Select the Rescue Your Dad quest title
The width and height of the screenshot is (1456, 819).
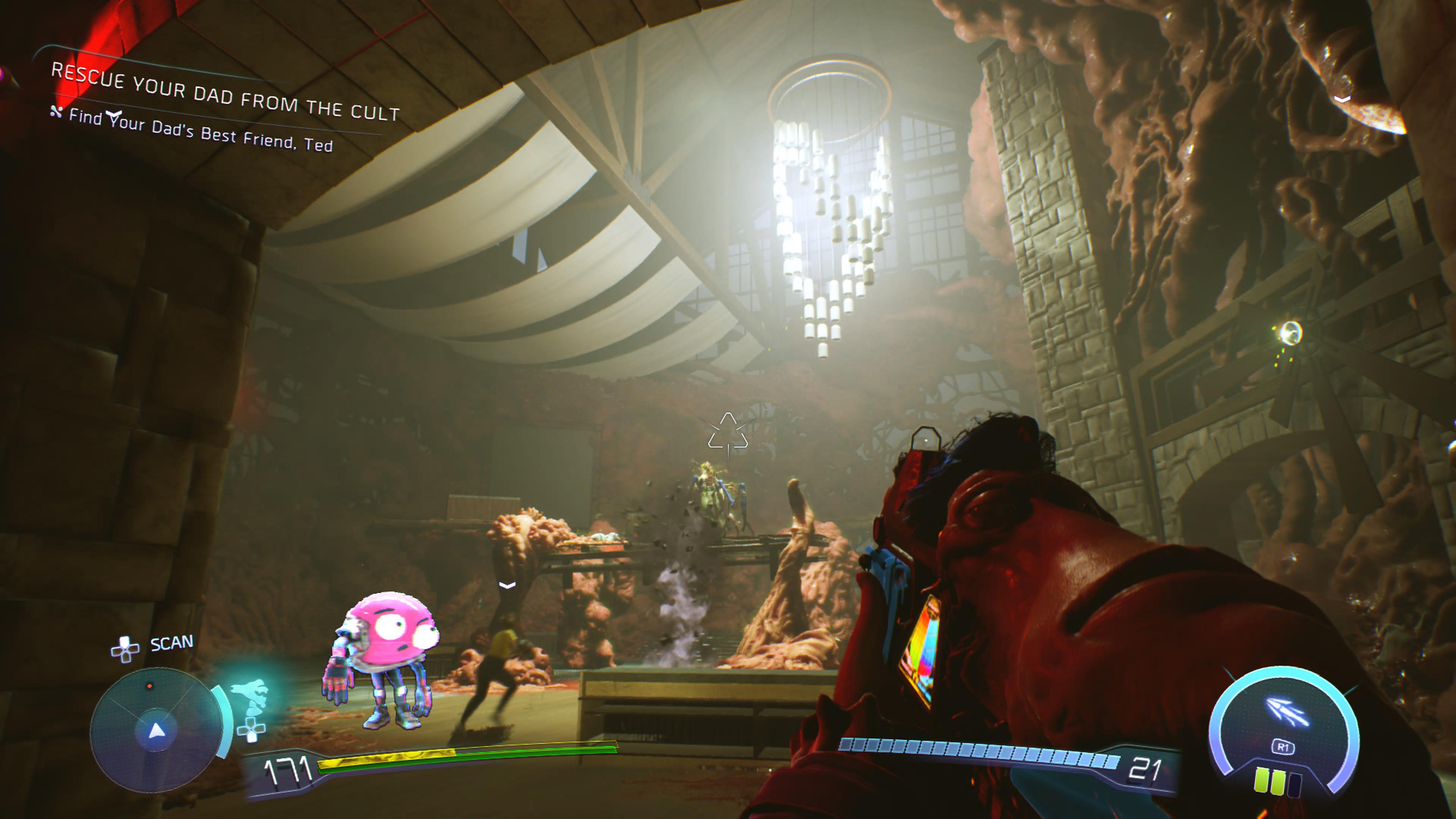tap(225, 92)
